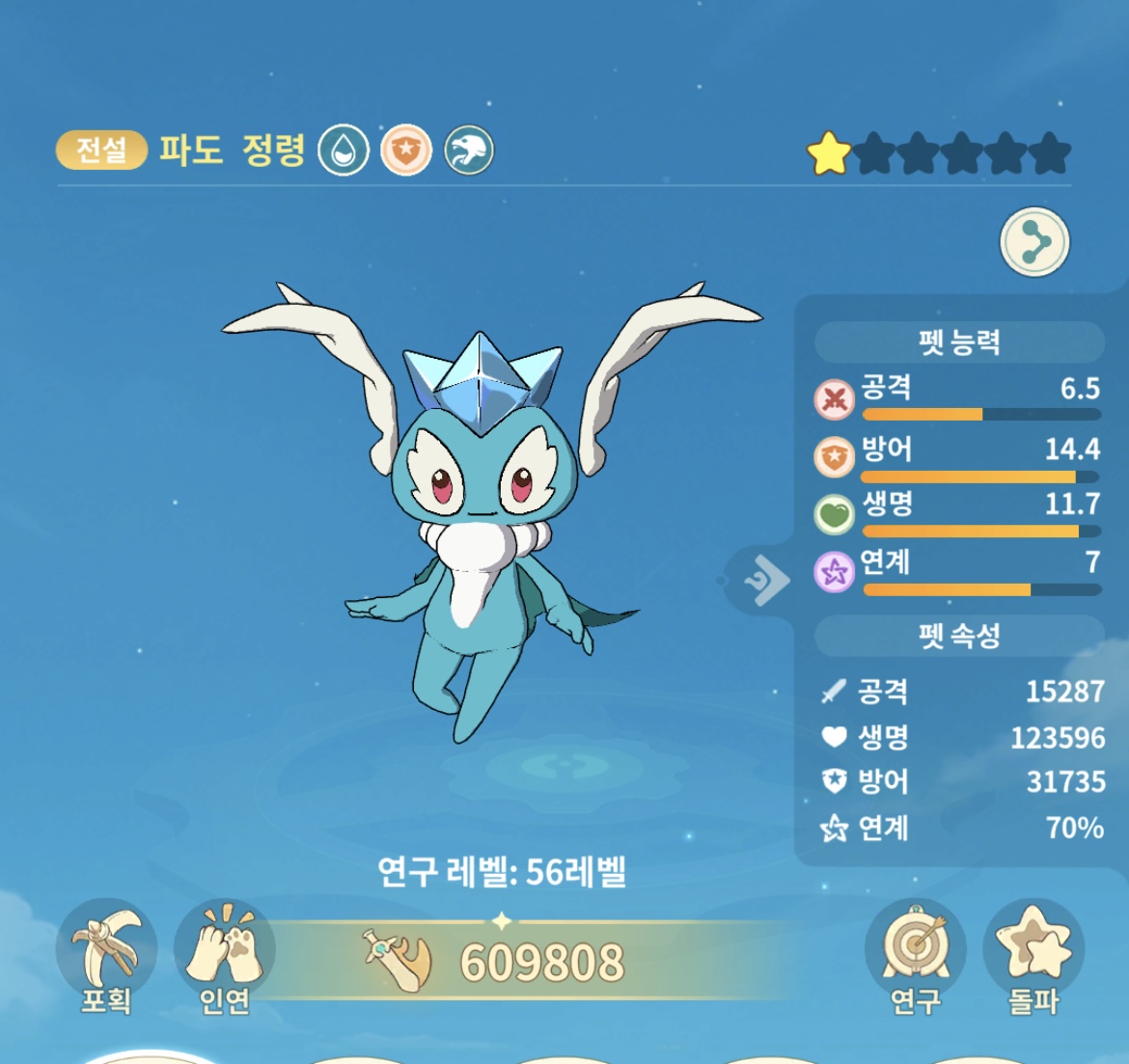
Task: Tap the bird emblem icon
Action: pyautogui.click(x=469, y=150)
